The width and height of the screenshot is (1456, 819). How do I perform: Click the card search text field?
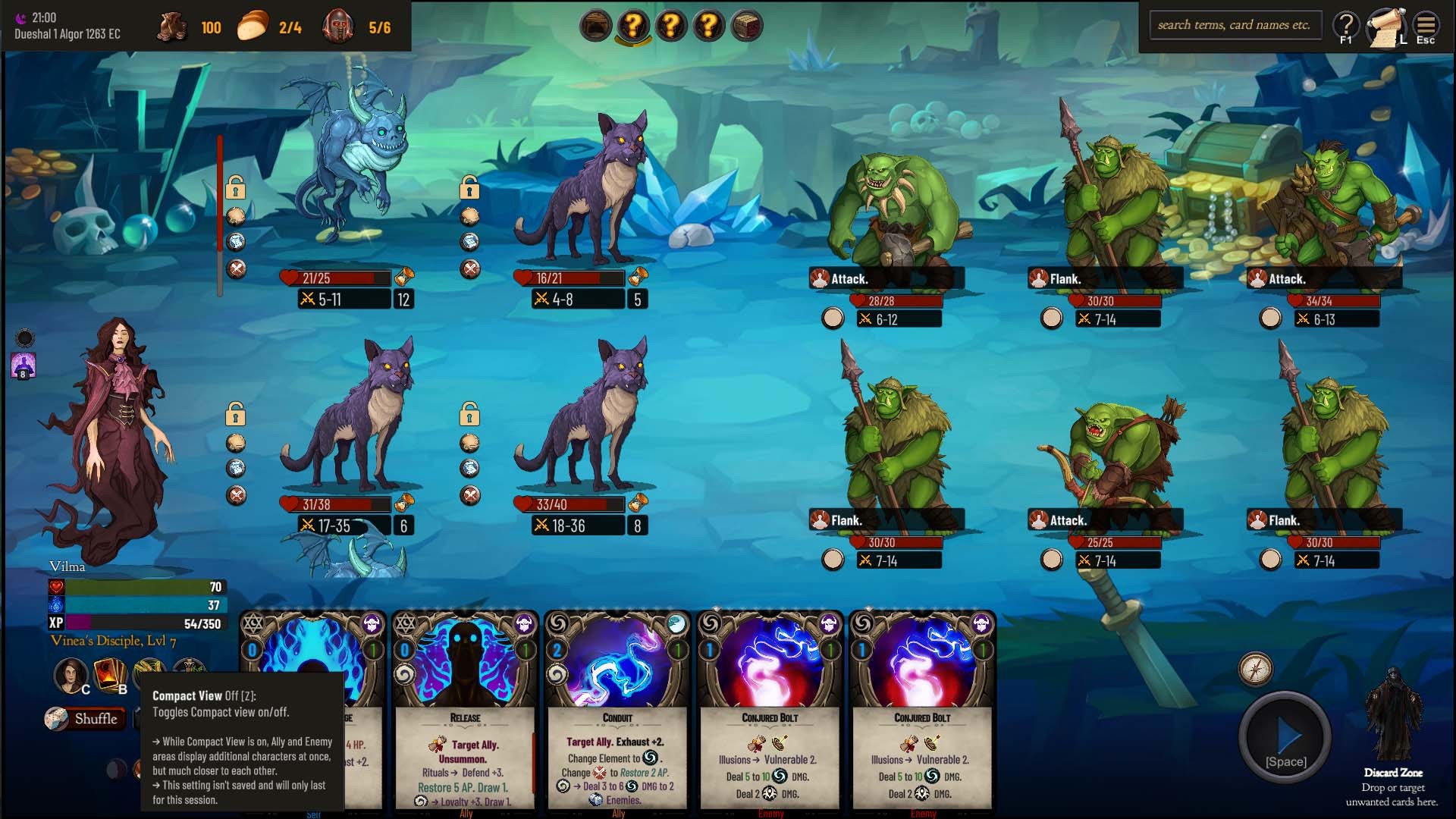pos(1235,25)
